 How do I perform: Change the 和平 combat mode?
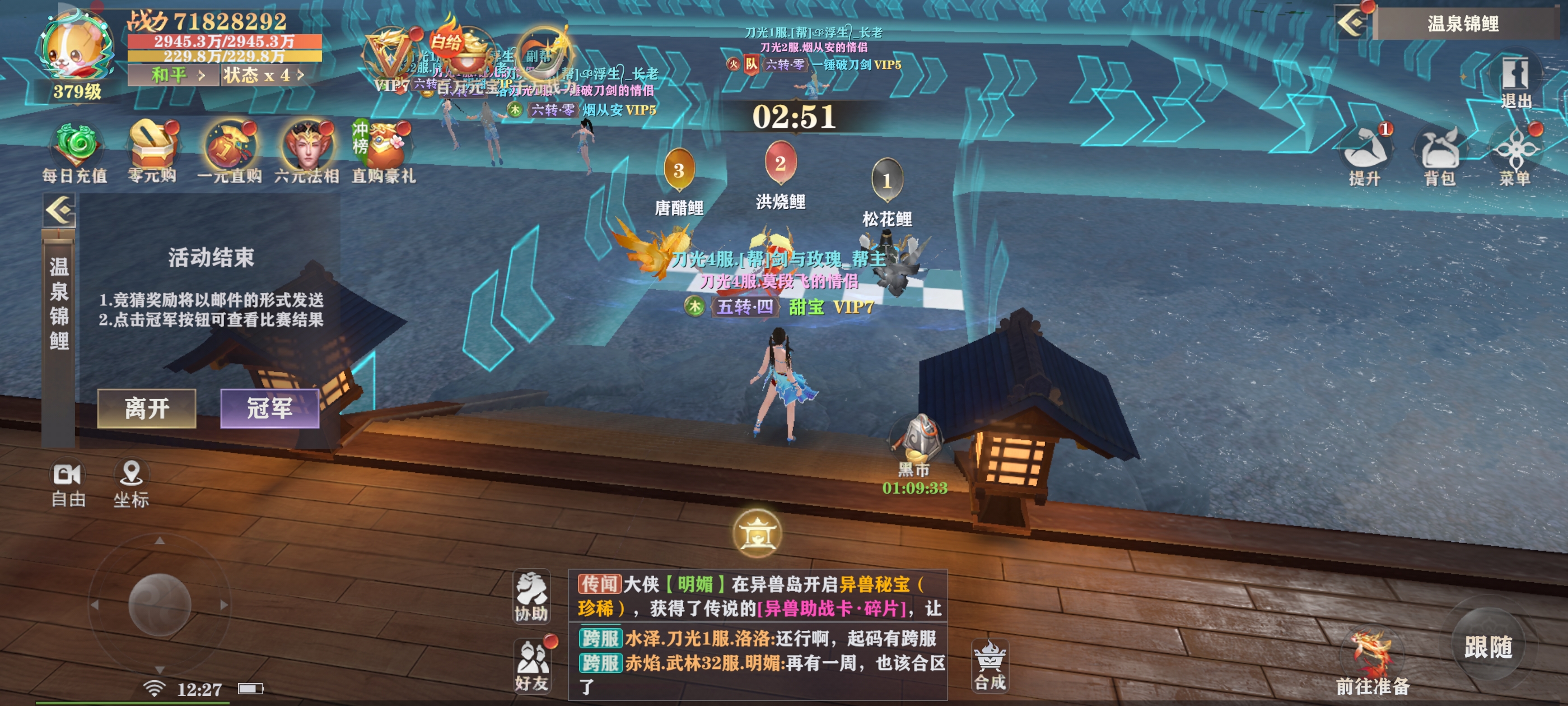click(x=173, y=76)
